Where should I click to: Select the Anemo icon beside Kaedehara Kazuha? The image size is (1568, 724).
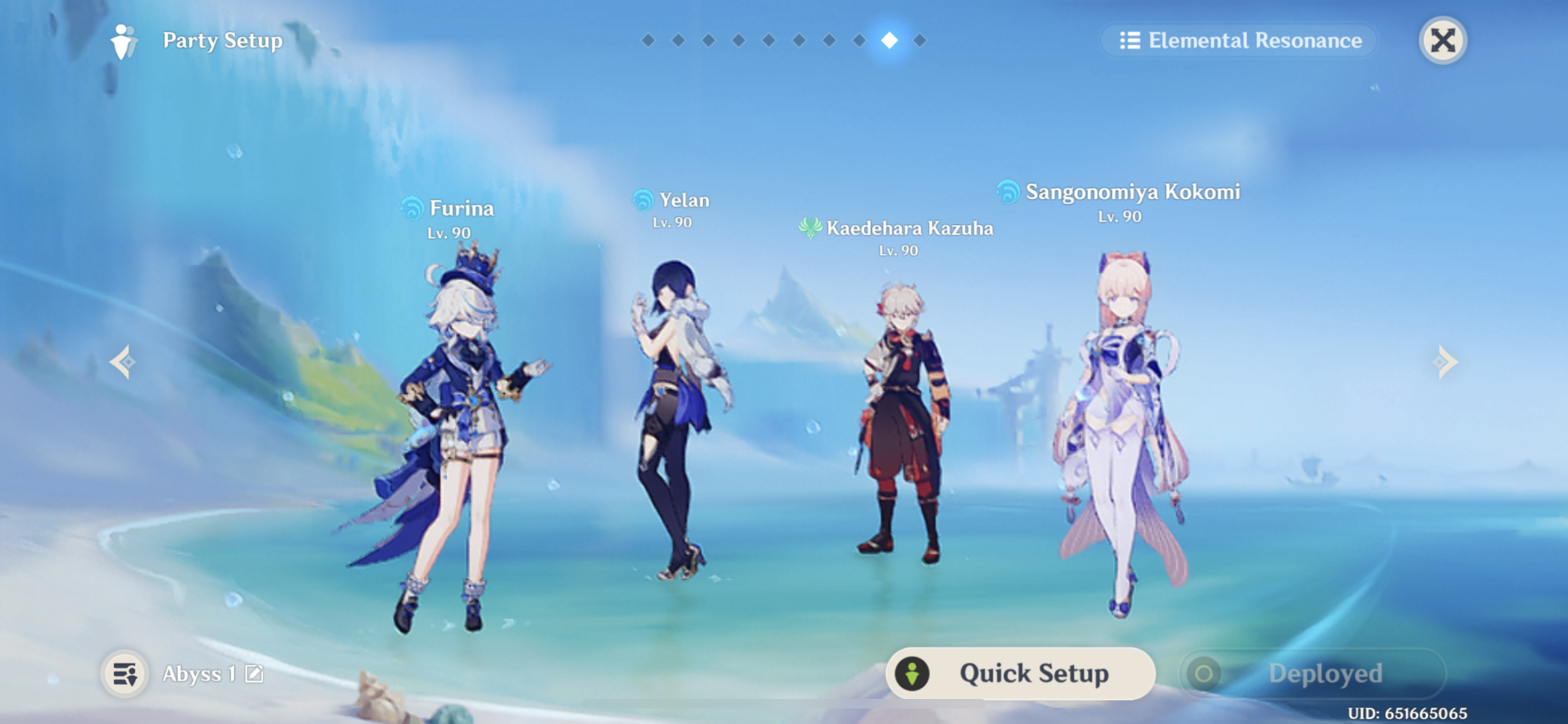(x=810, y=227)
